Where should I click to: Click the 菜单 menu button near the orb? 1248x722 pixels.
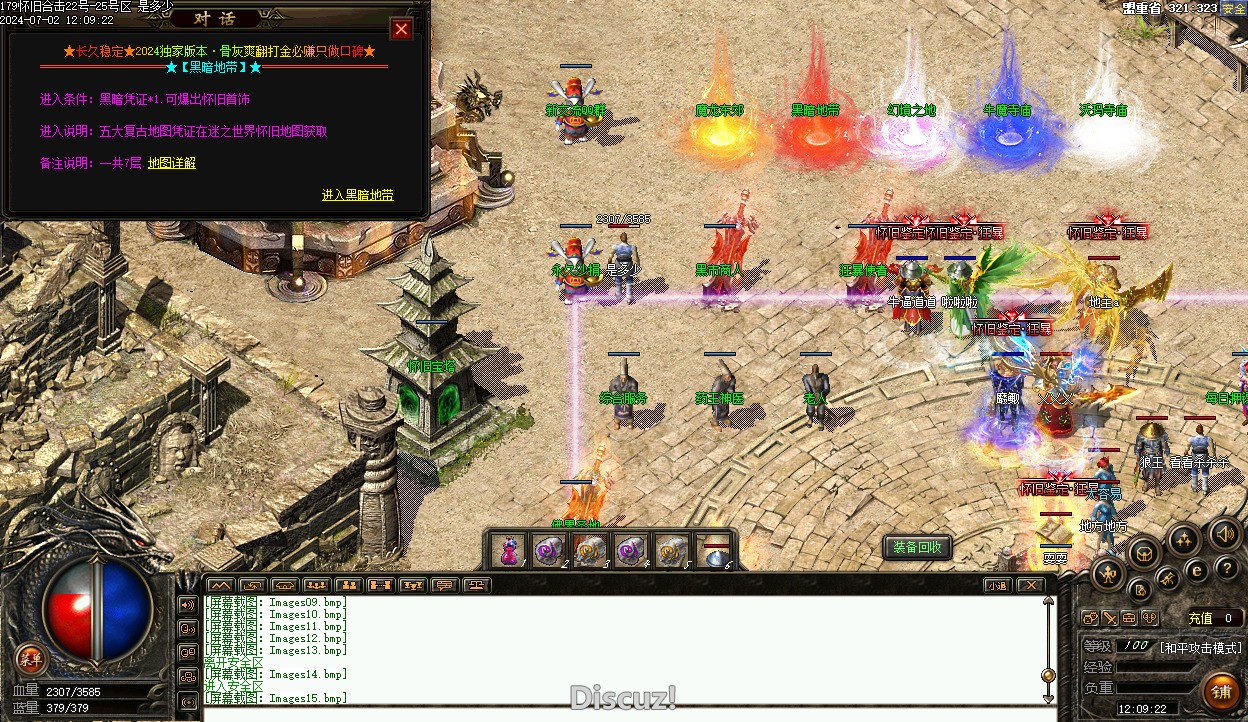click(31, 658)
